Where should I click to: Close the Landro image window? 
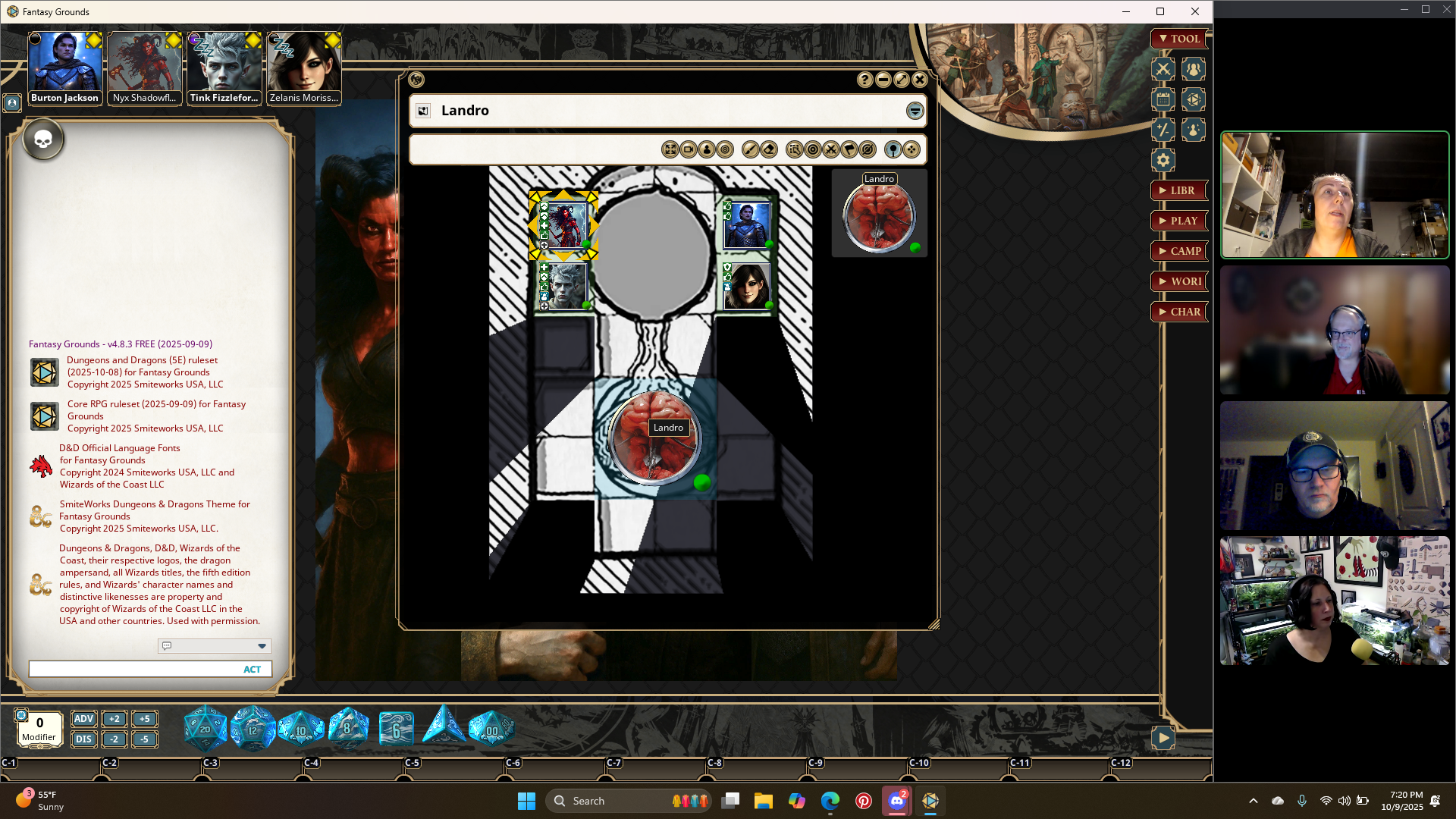pyautogui.click(x=920, y=80)
